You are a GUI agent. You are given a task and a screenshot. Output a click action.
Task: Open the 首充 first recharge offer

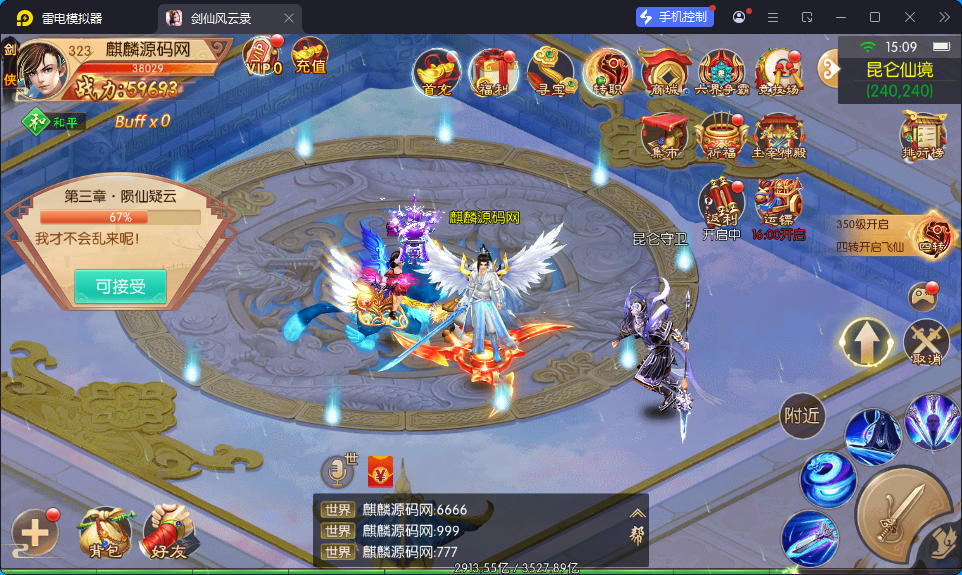pos(437,72)
